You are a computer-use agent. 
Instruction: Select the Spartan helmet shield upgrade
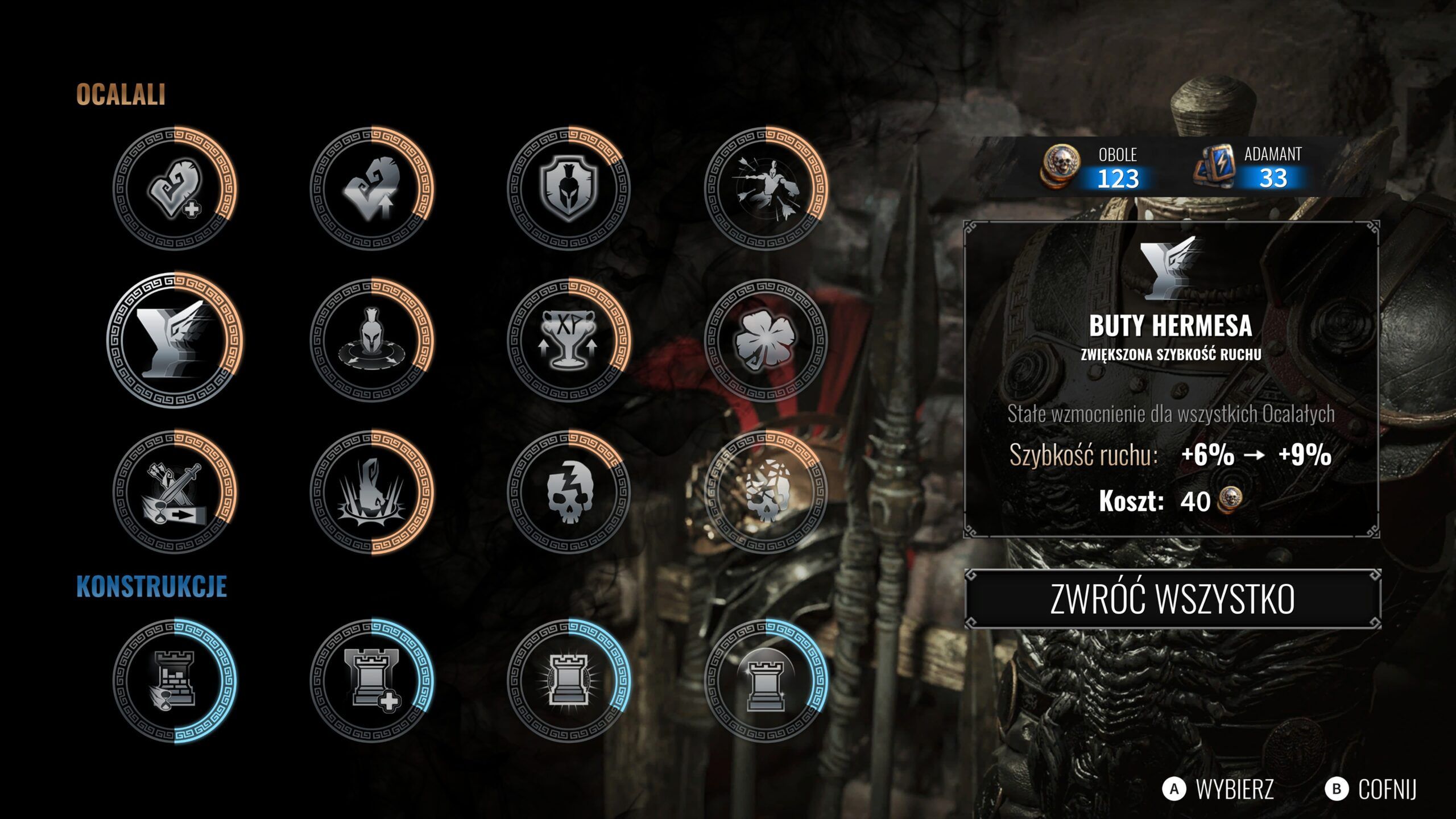(569, 188)
